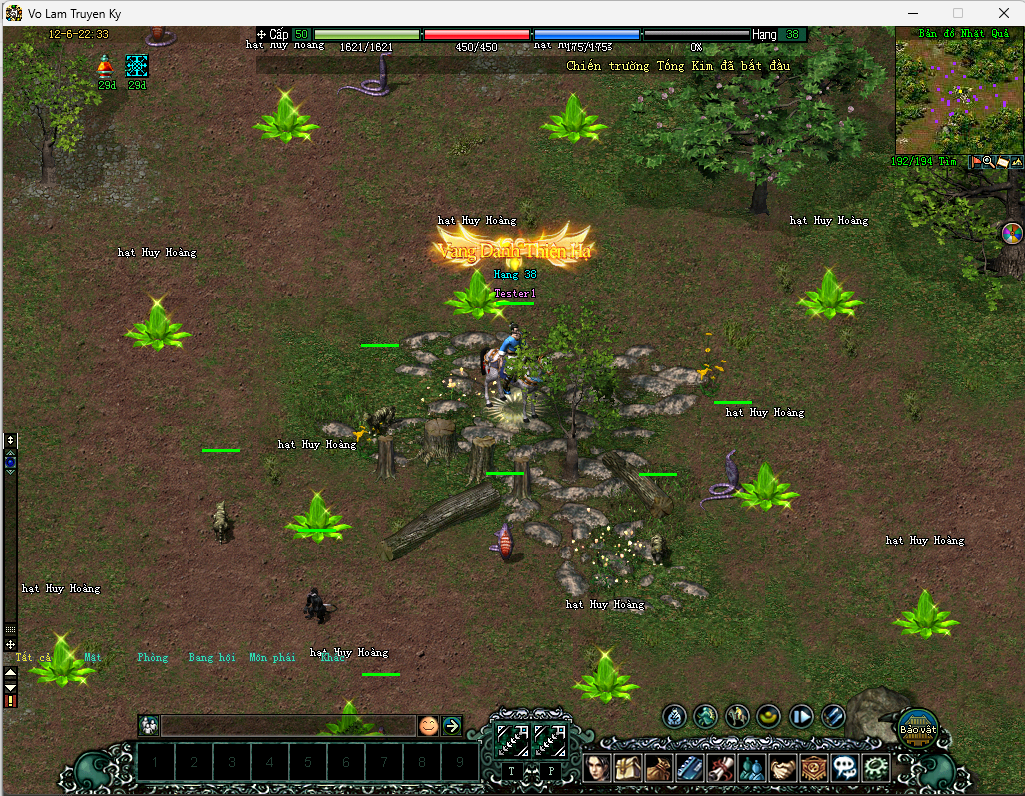Send chat with the arrow button

(451, 726)
